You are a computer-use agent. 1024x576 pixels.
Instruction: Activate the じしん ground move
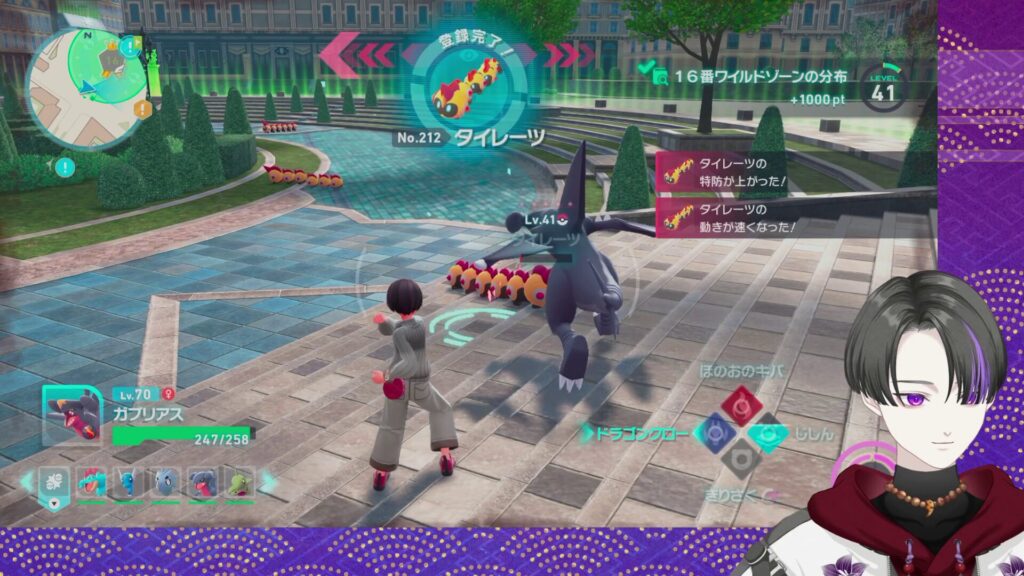[767, 432]
